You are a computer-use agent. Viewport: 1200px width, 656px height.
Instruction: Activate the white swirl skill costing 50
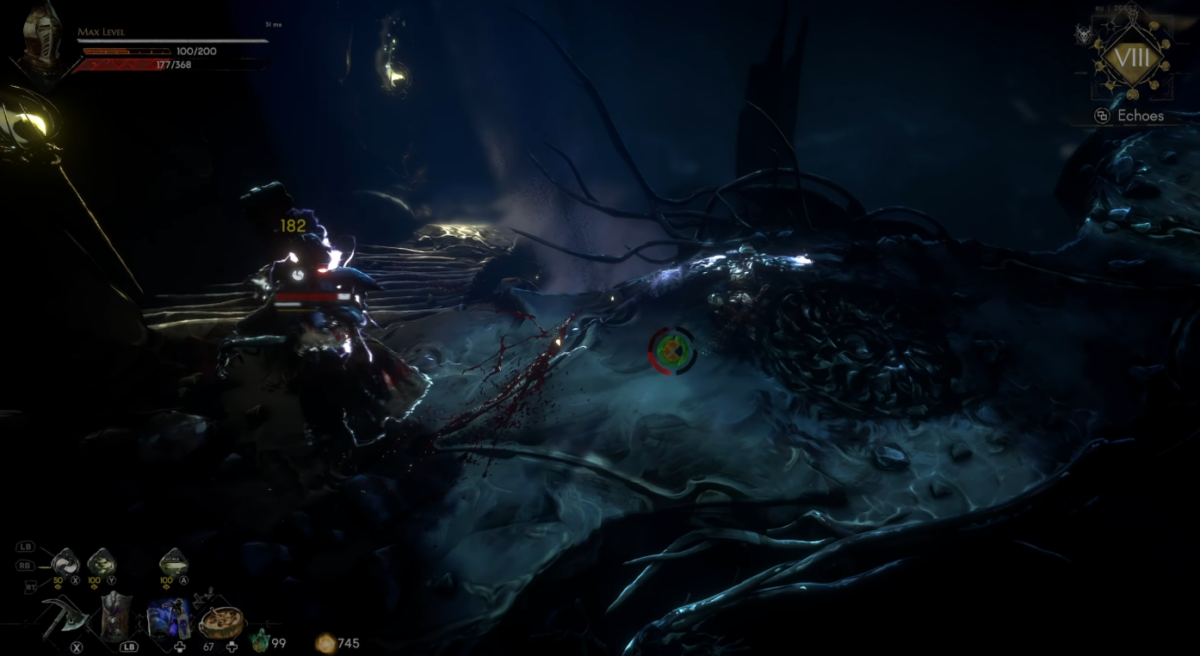(x=65, y=562)
